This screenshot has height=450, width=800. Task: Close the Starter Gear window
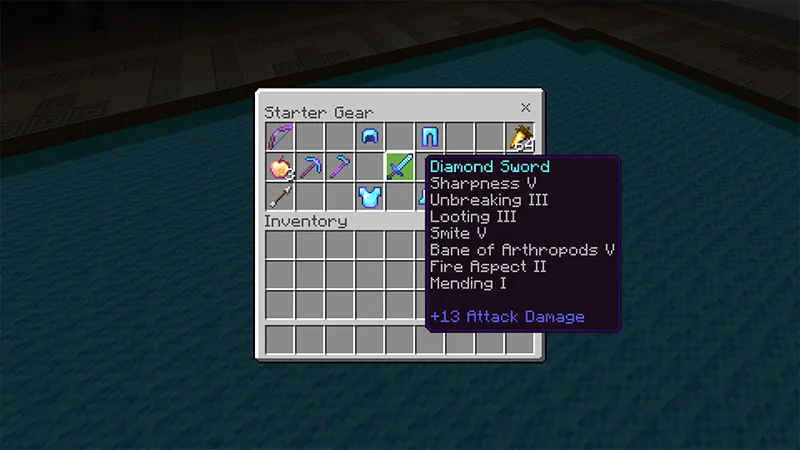(x=525, y=108)
